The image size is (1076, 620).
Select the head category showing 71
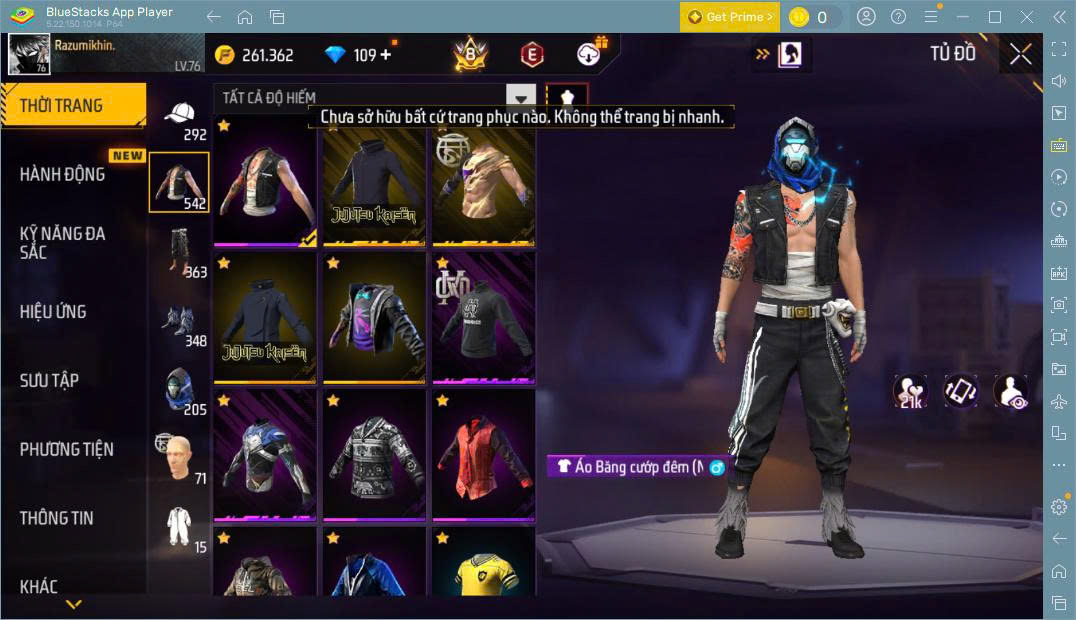pos(179,455)
